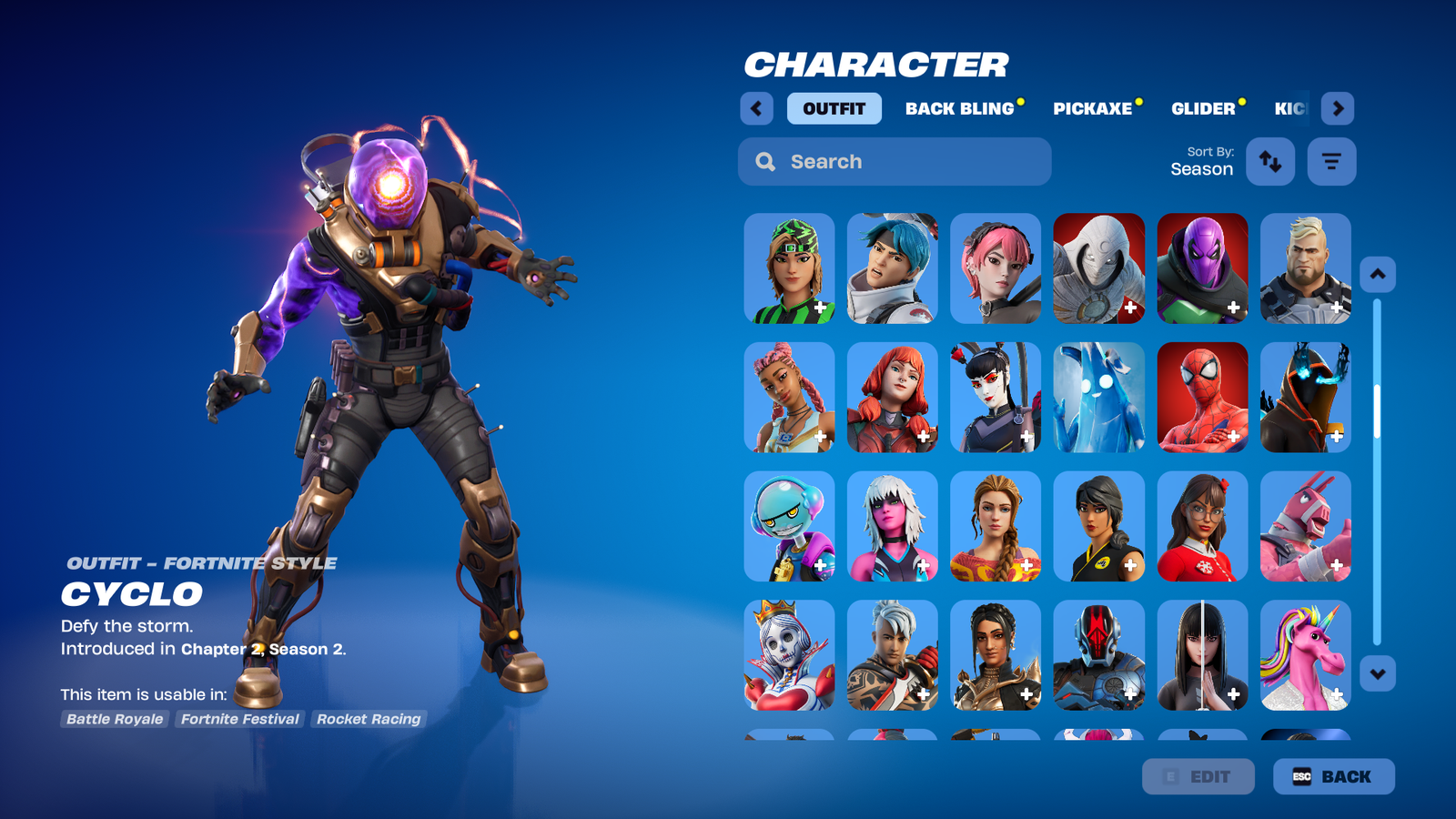Click the scroll down arrow
1456x819 pixels.
click(x=1378, y=674)
